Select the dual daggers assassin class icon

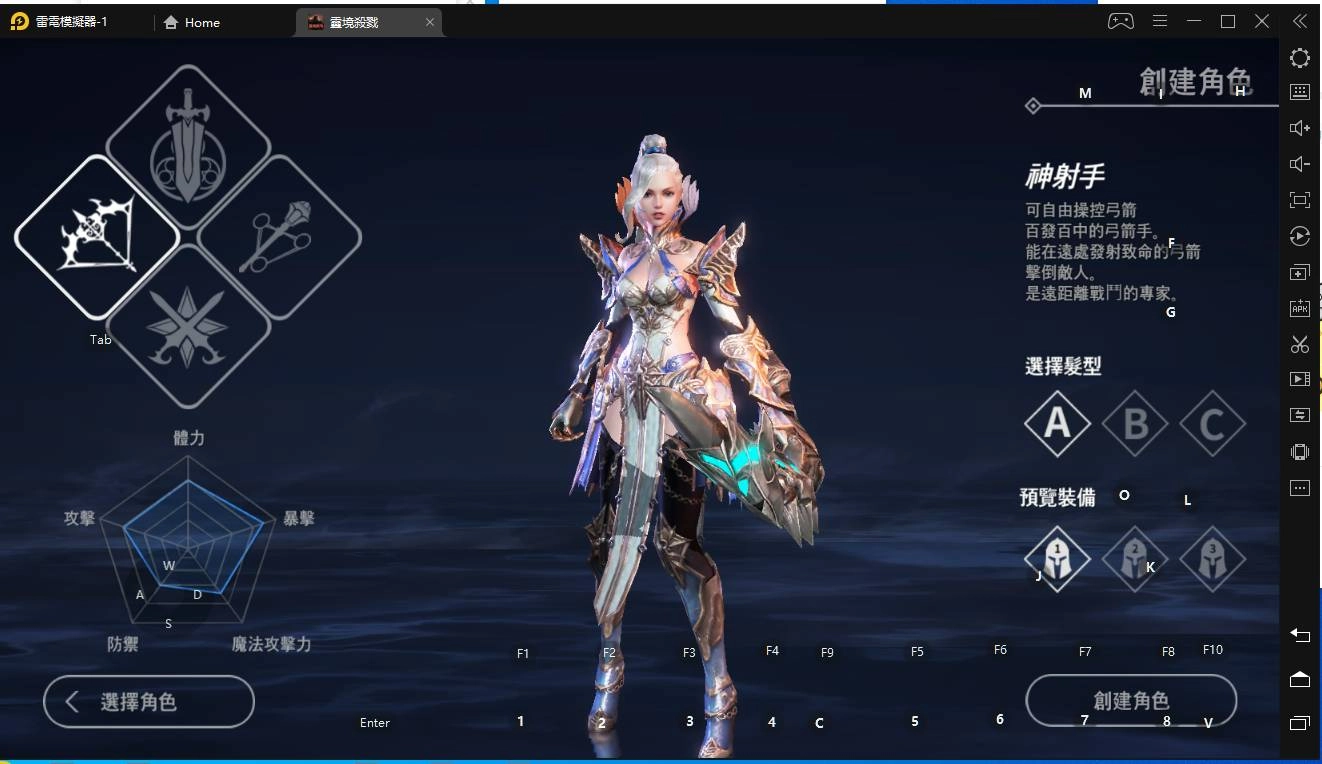188,330
